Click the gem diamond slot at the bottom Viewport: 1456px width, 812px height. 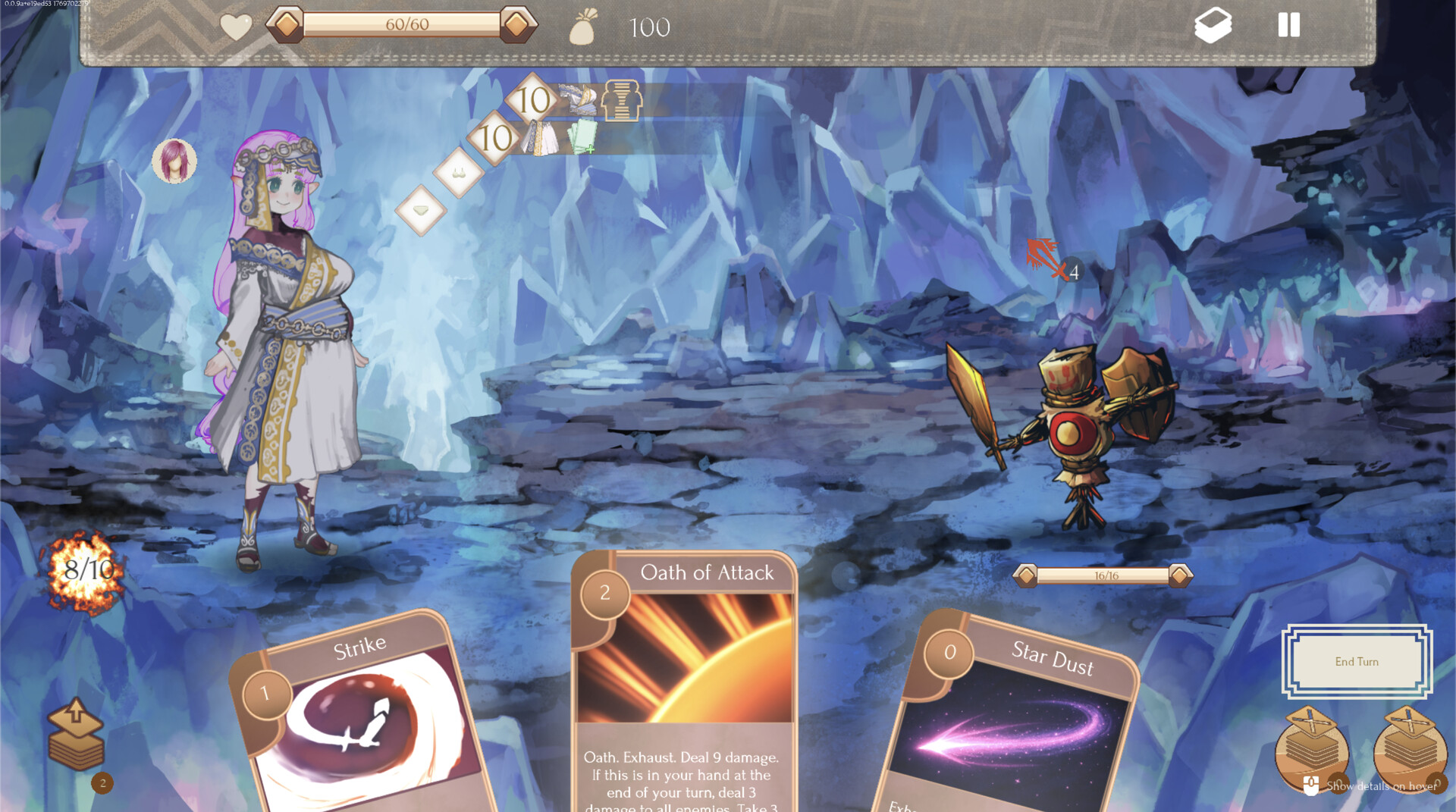(422, 210)
